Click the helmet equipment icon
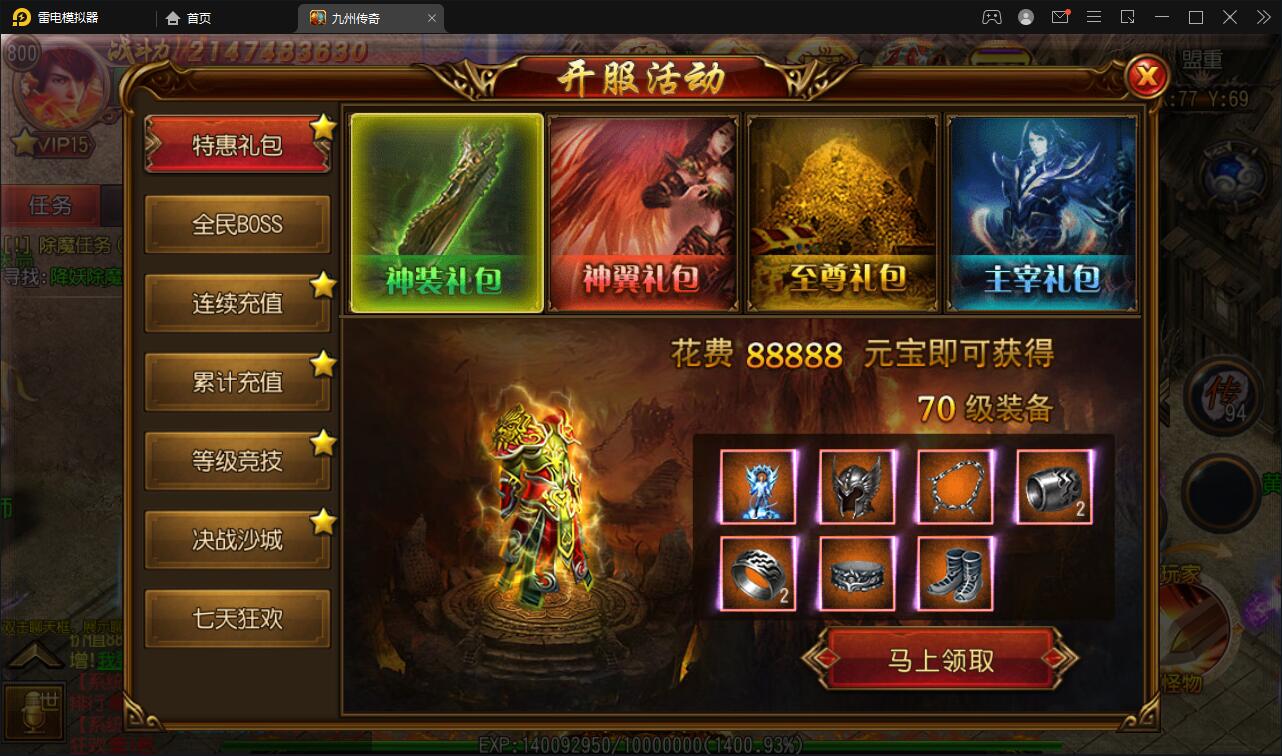 point(856,489)
